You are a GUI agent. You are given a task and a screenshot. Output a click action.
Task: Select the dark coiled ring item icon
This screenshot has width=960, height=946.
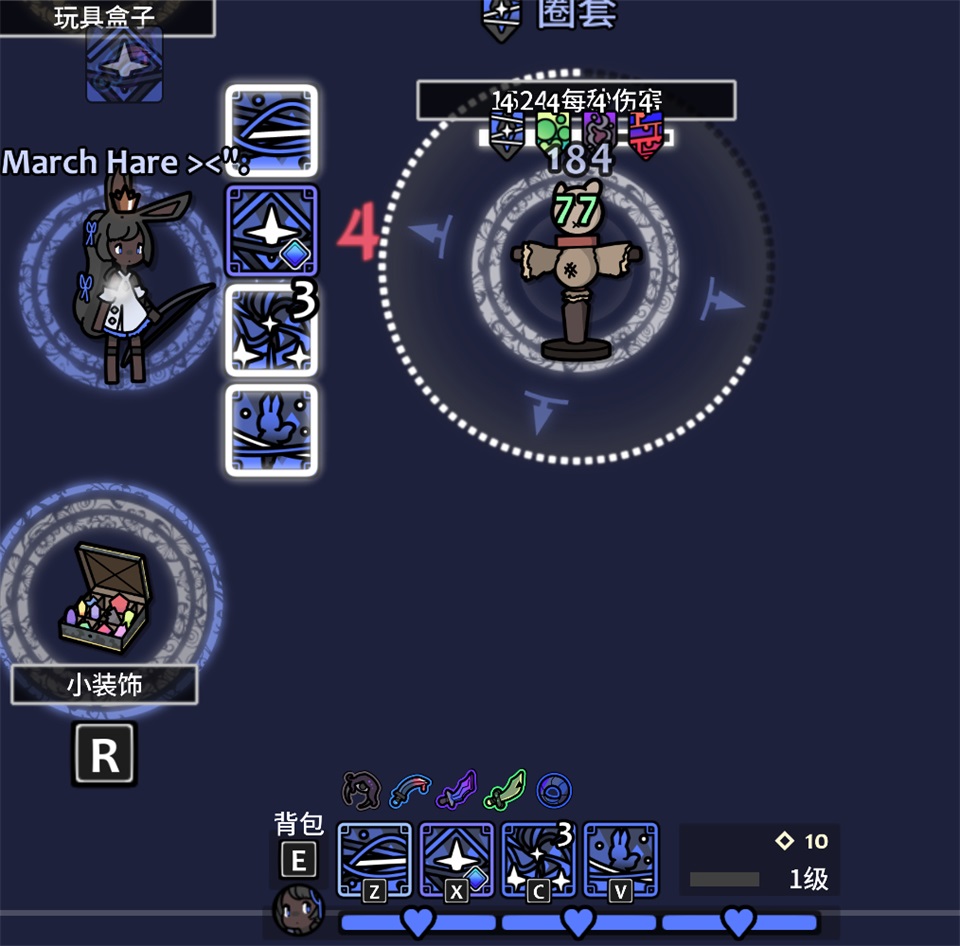pyautogui.click(x=360, y=790)
